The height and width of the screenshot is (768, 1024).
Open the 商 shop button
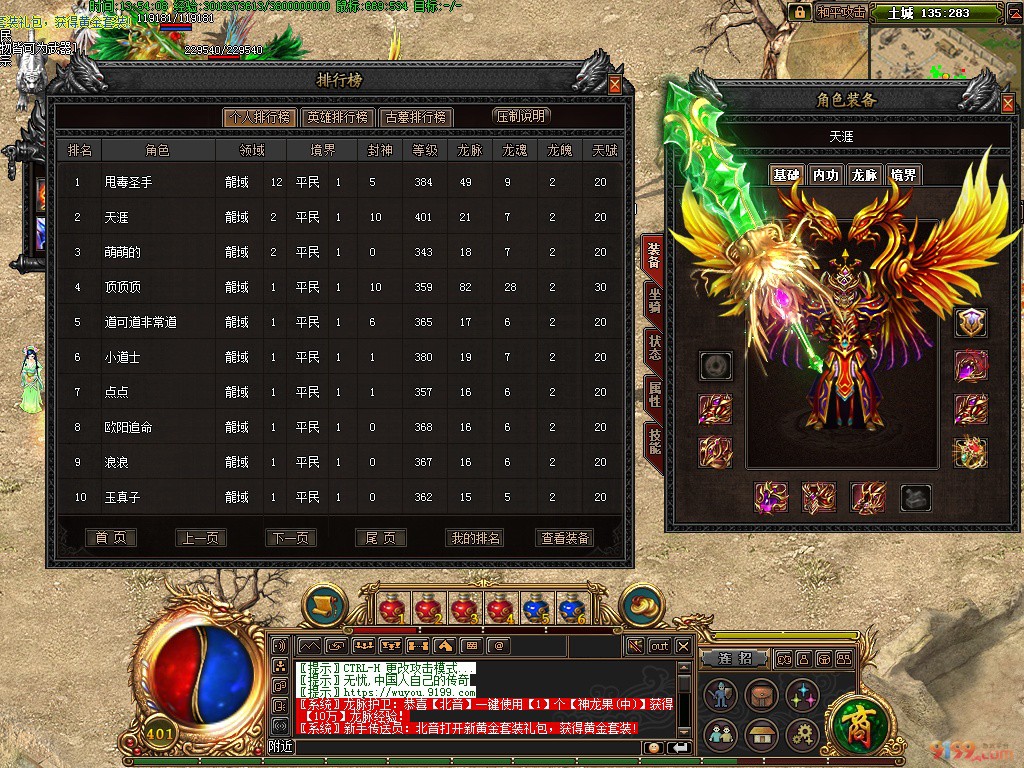pos(855,721)
